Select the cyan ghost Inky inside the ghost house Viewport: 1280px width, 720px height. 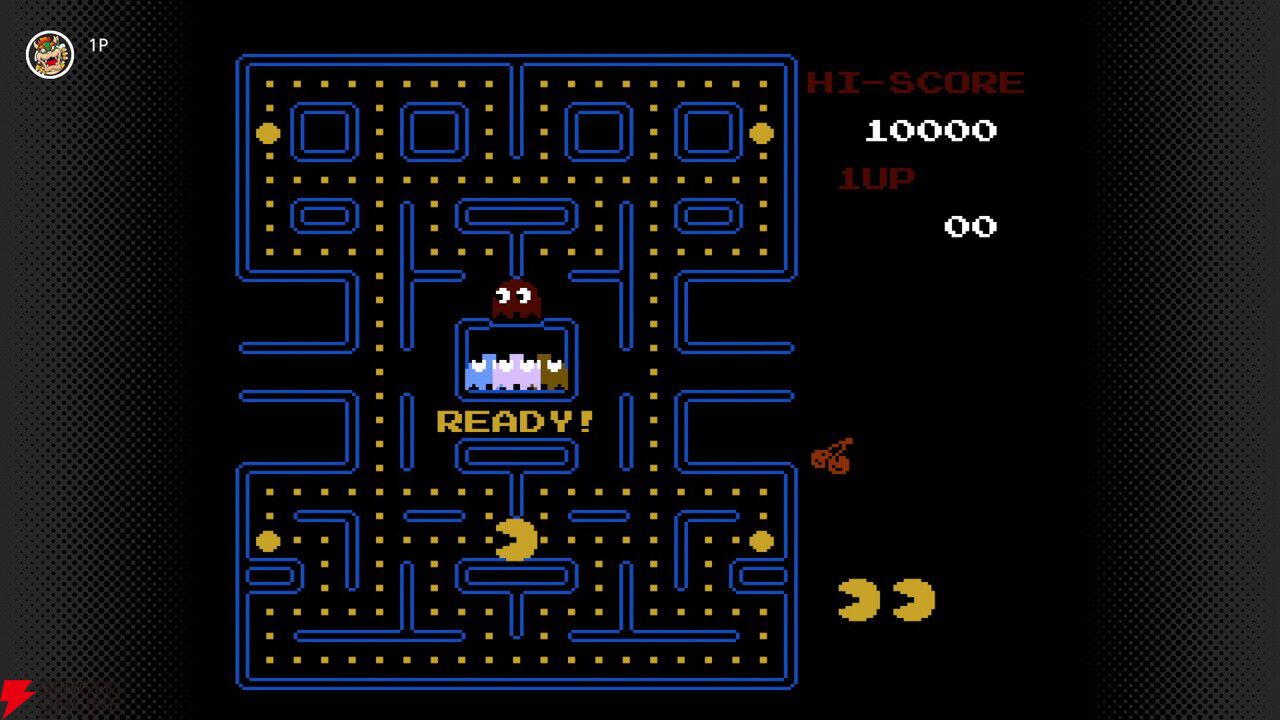tap(481, 370)
